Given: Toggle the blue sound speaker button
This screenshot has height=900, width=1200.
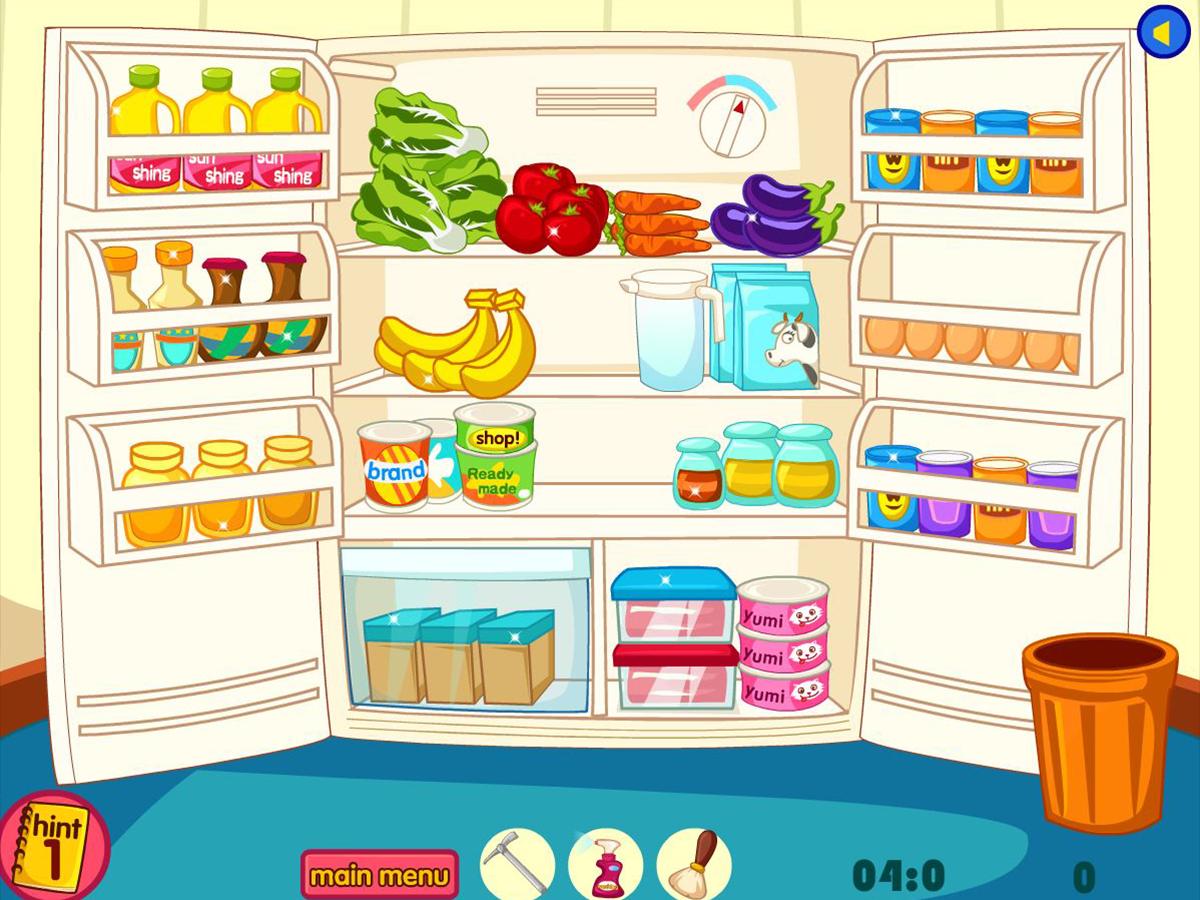Looking at the screenshot, I should (1162, 33).
